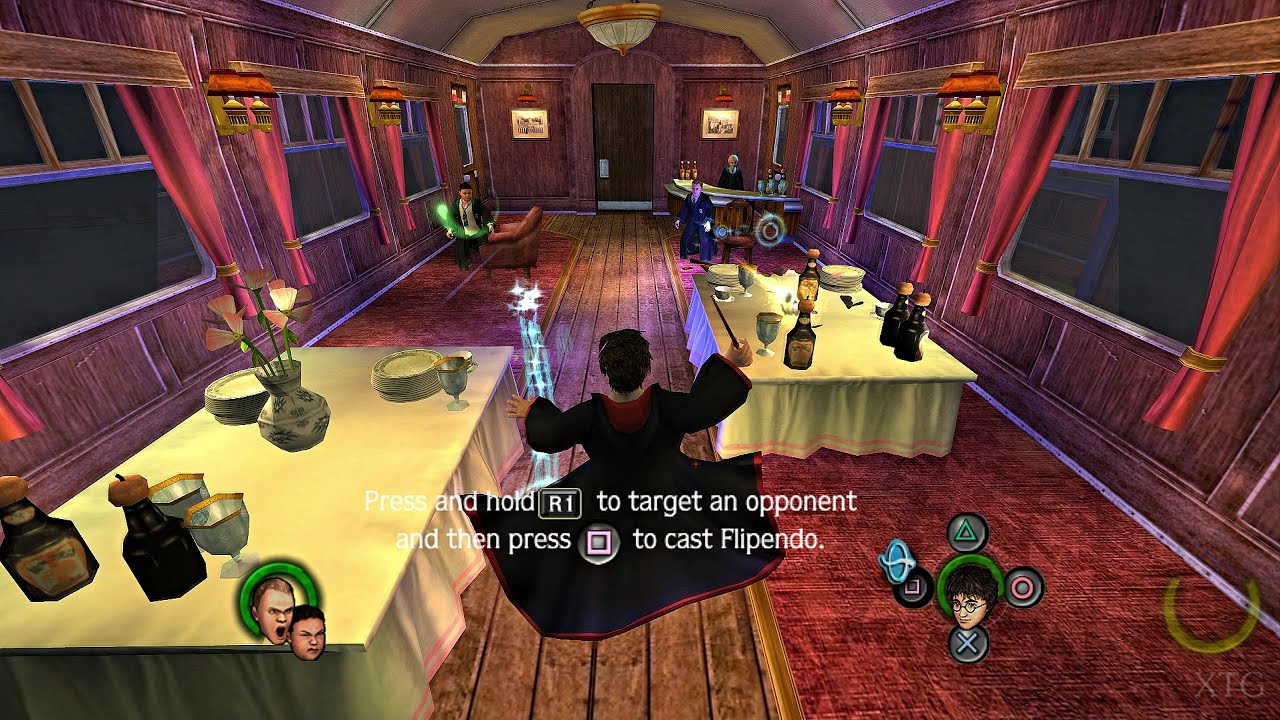Click the 'Press and hold' tutorial message
This screenshot has width=1280, height=720.
click(x=450, y=502)
